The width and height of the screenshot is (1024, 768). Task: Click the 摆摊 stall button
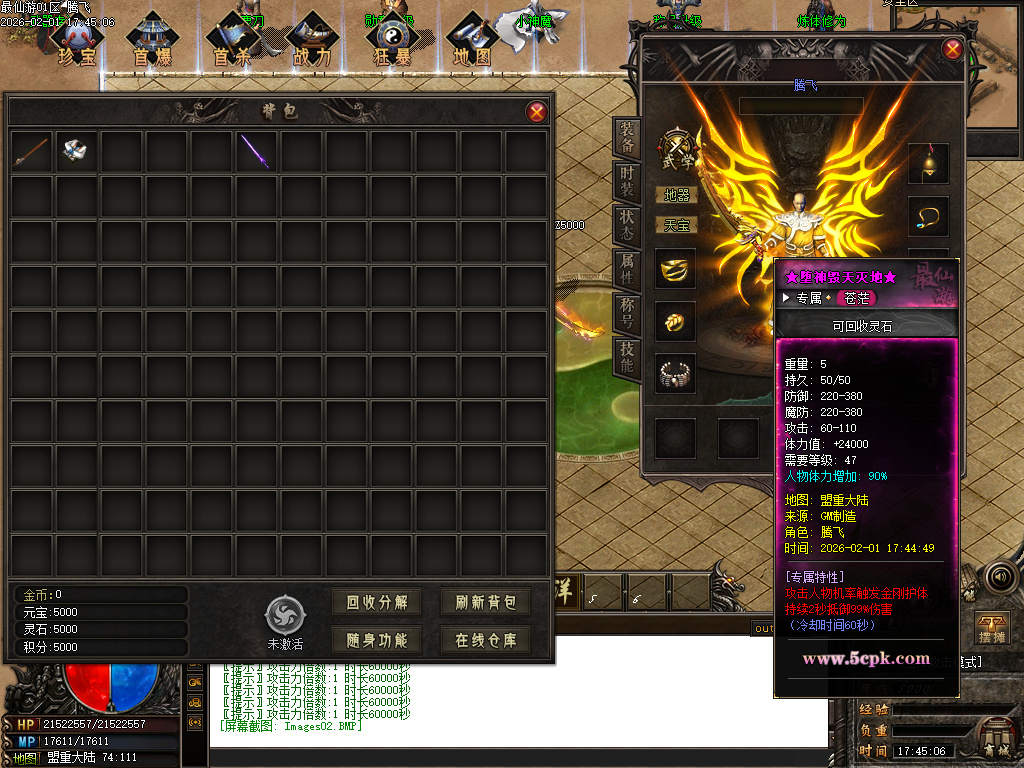point(991,628)
